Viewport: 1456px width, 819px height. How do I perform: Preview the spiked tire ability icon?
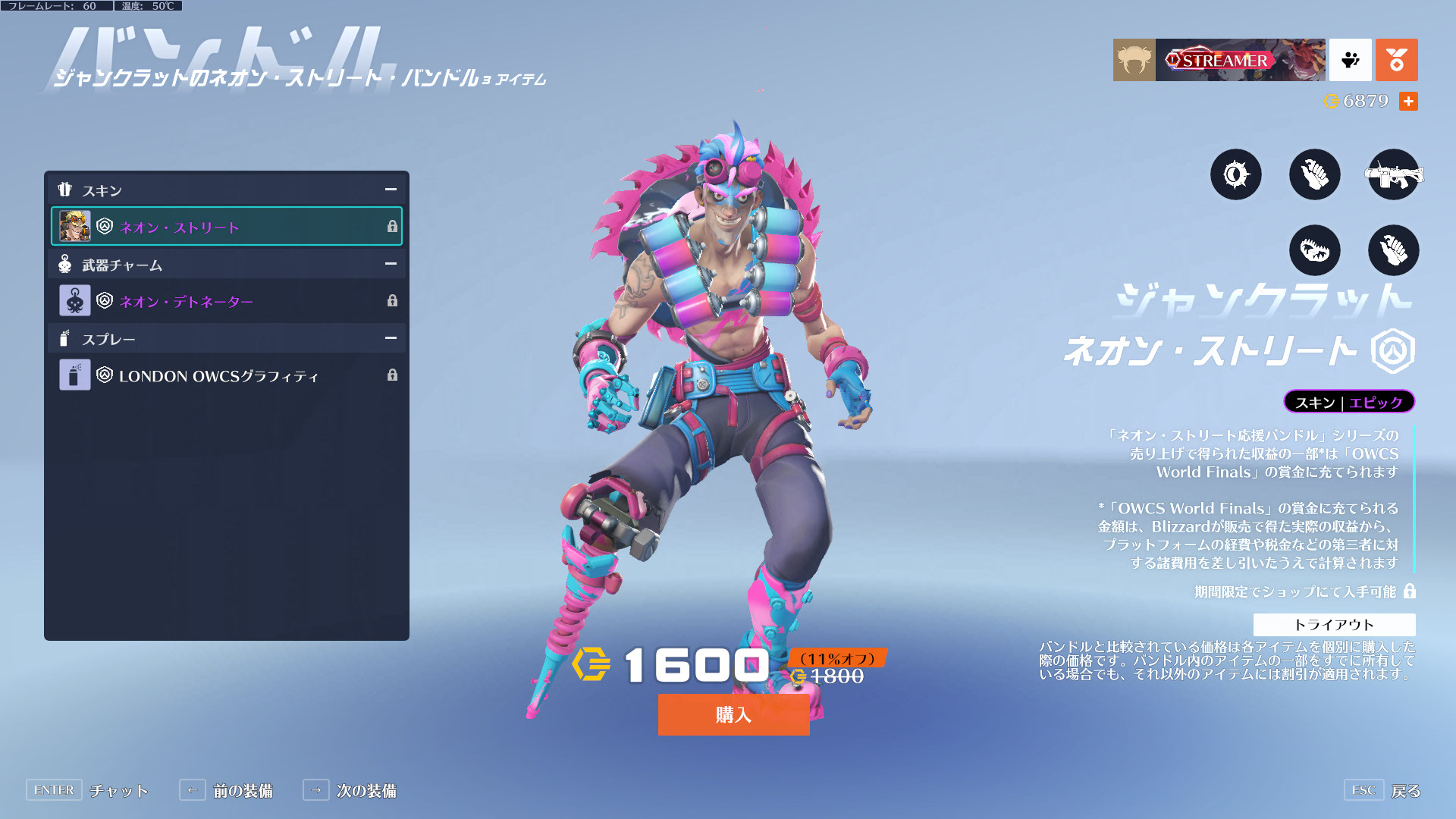coord(1235,174)
